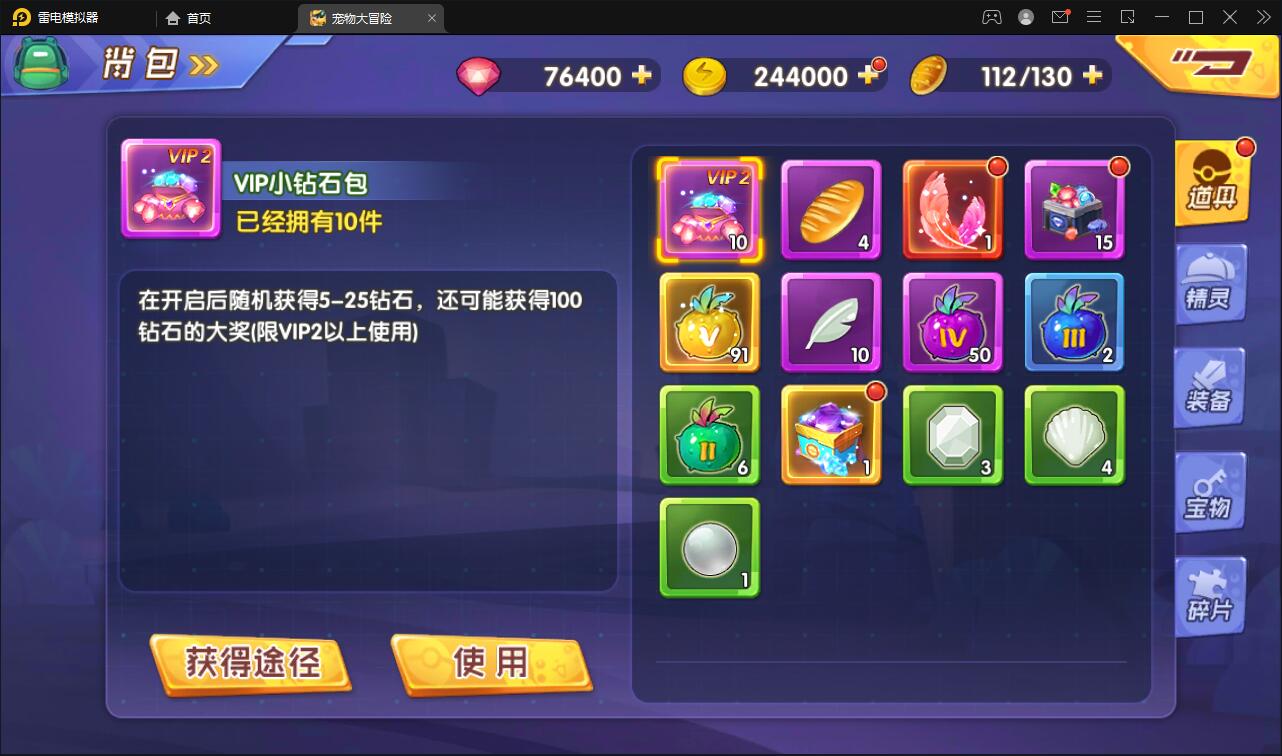This screenshot has height=756, width=1282.
Task: Expand the chevron next to 背包 title
Action: tap(201, 64)
